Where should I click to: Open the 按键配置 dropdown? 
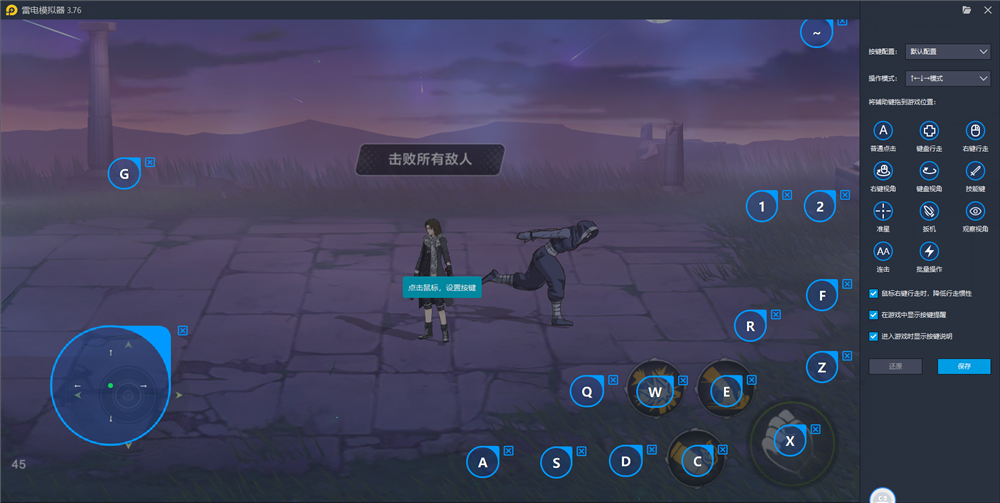pyautogui.click(x=947, y=51)
